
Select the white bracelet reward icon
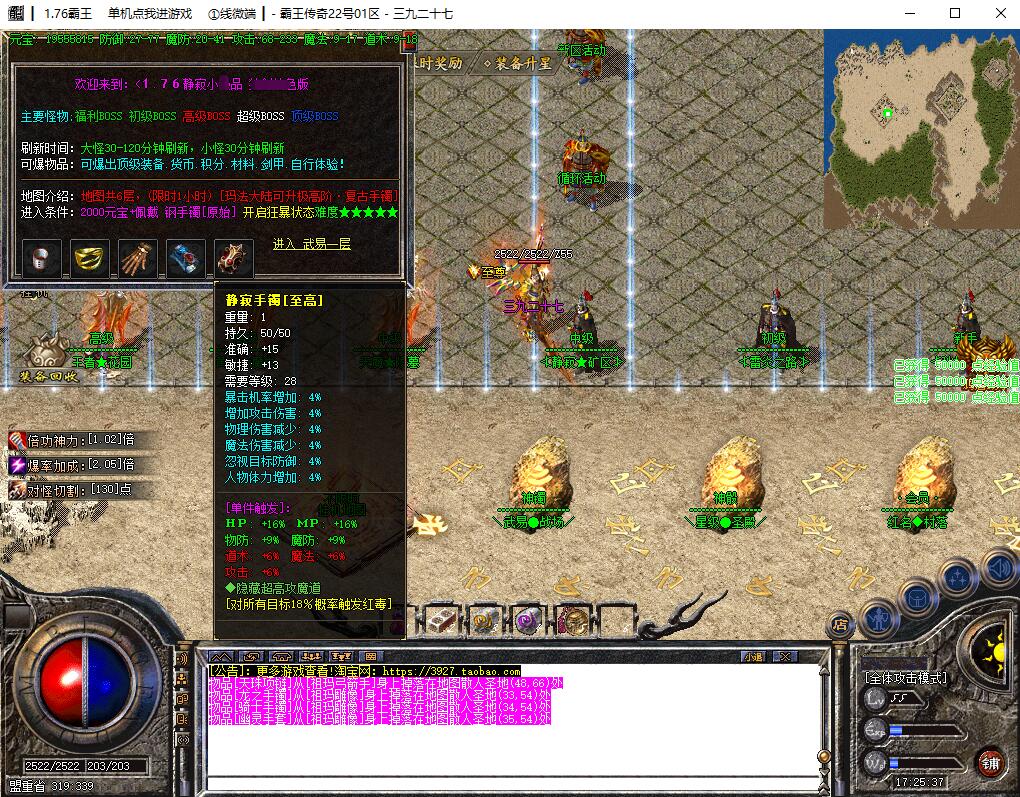41,258
